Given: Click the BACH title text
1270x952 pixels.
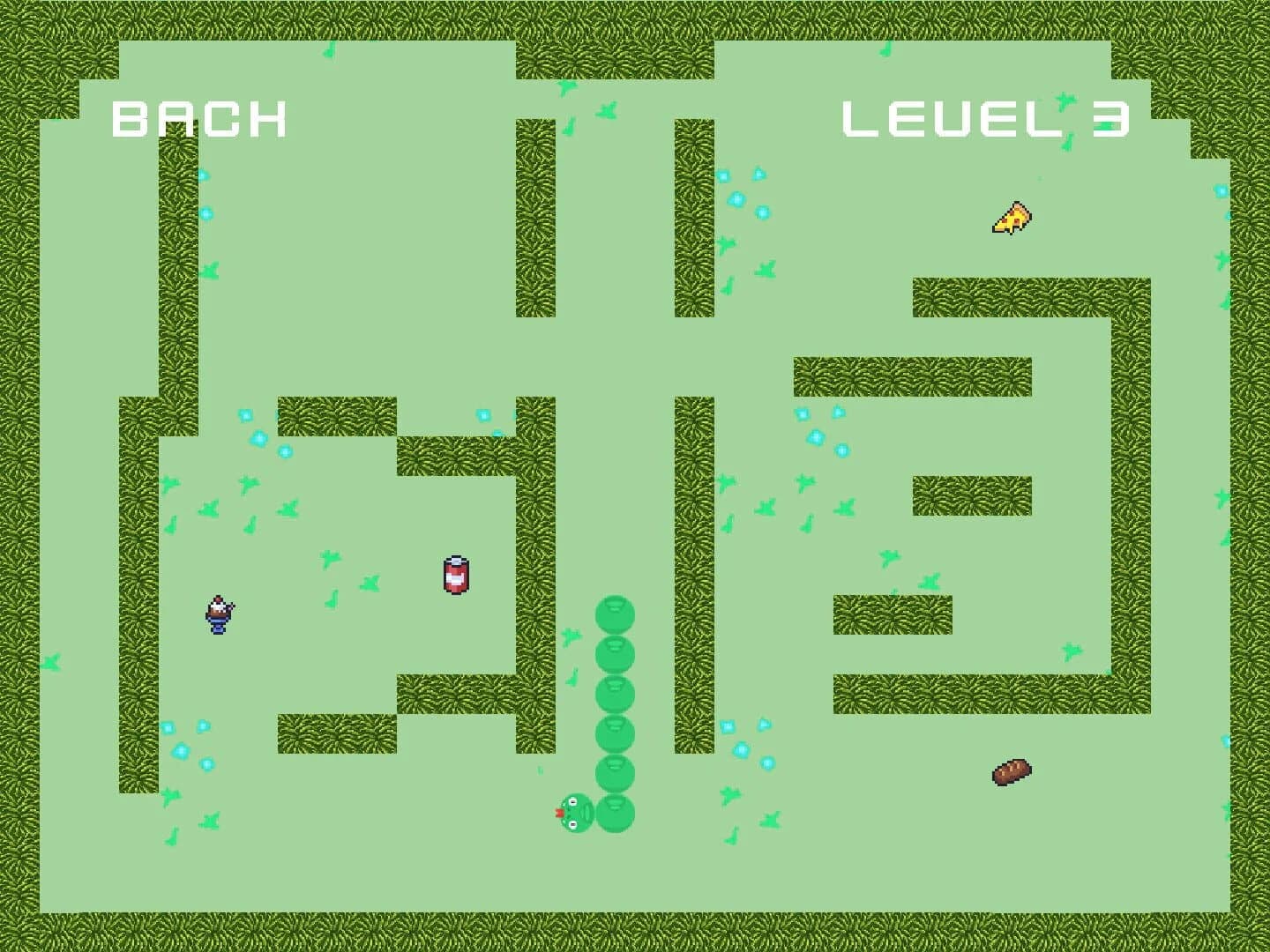Looking at the screenshot, I should point(198,119).
